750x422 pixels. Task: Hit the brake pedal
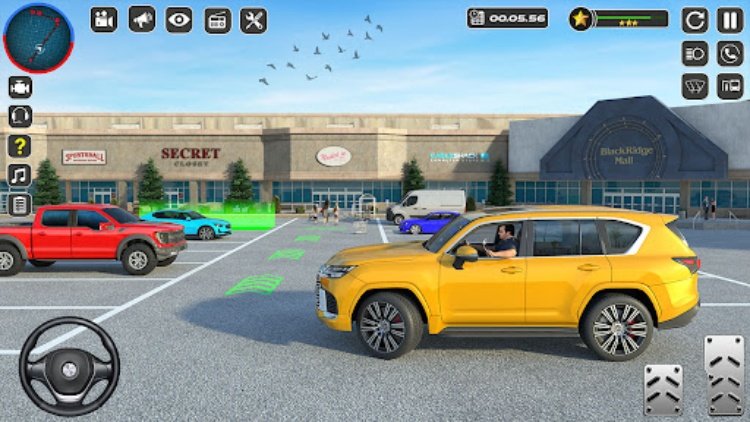[x=663, y=388]
